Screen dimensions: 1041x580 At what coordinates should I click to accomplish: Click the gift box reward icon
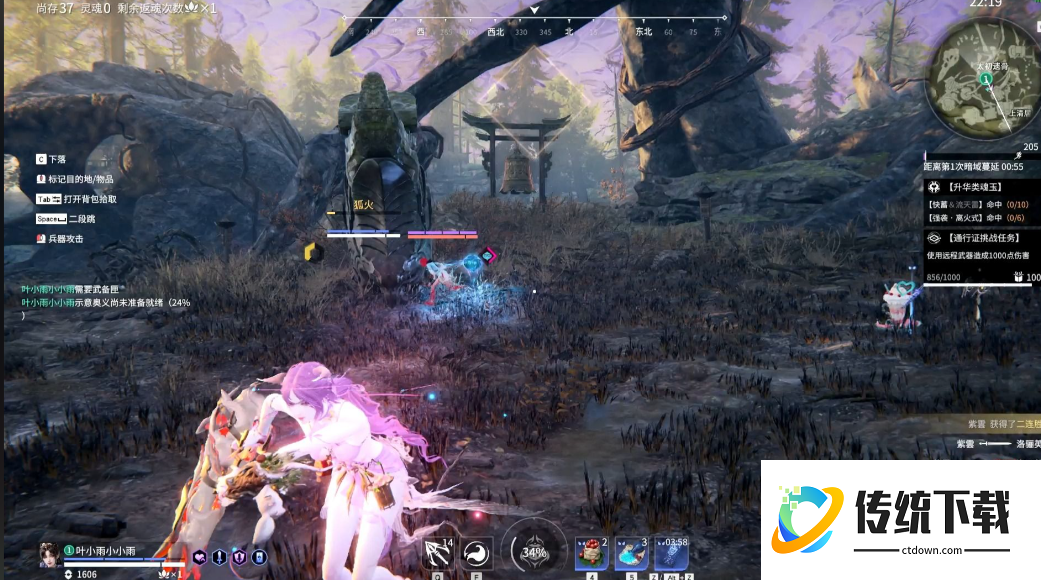point(1019,277)
